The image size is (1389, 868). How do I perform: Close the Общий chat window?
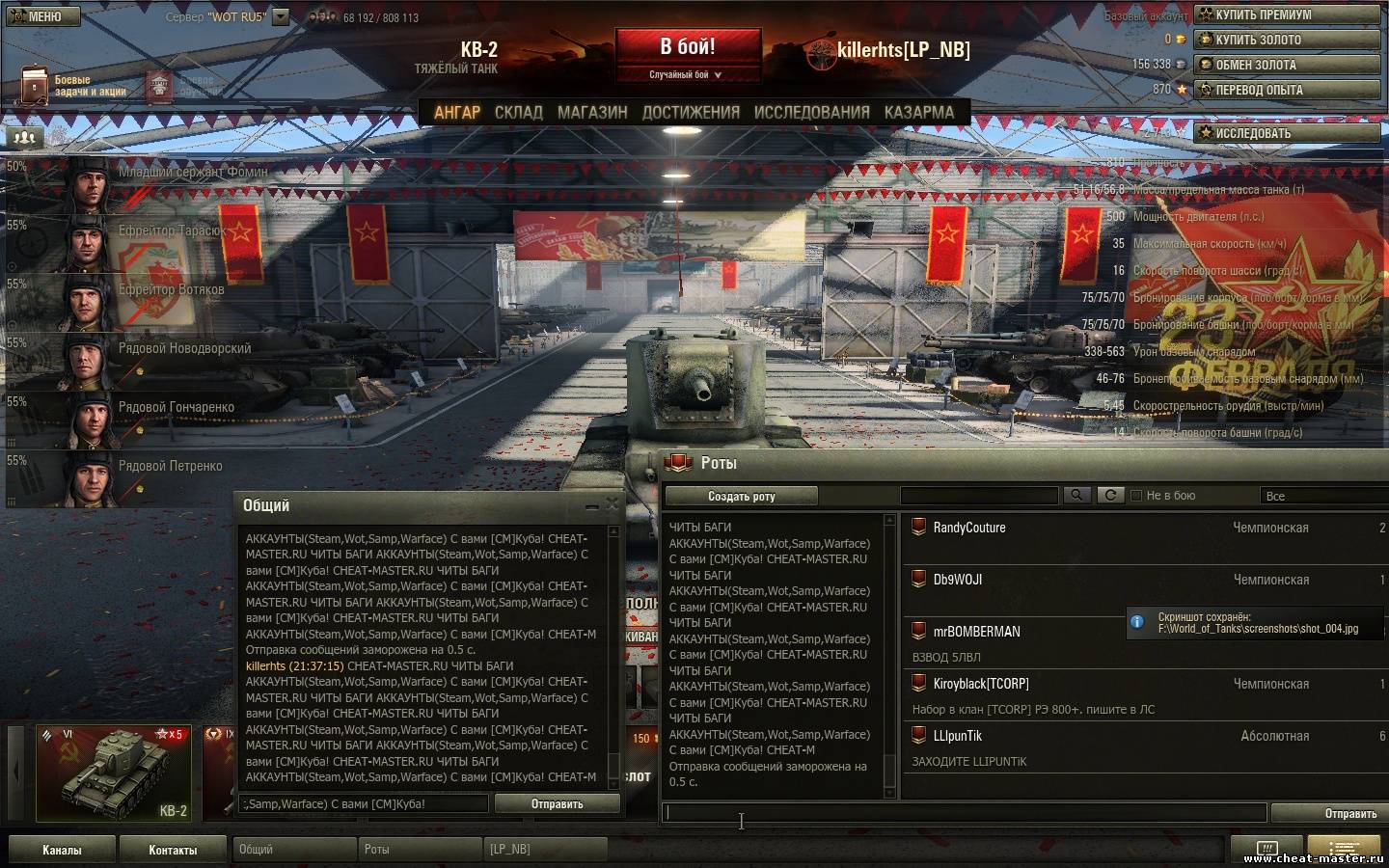click(612, 504)
